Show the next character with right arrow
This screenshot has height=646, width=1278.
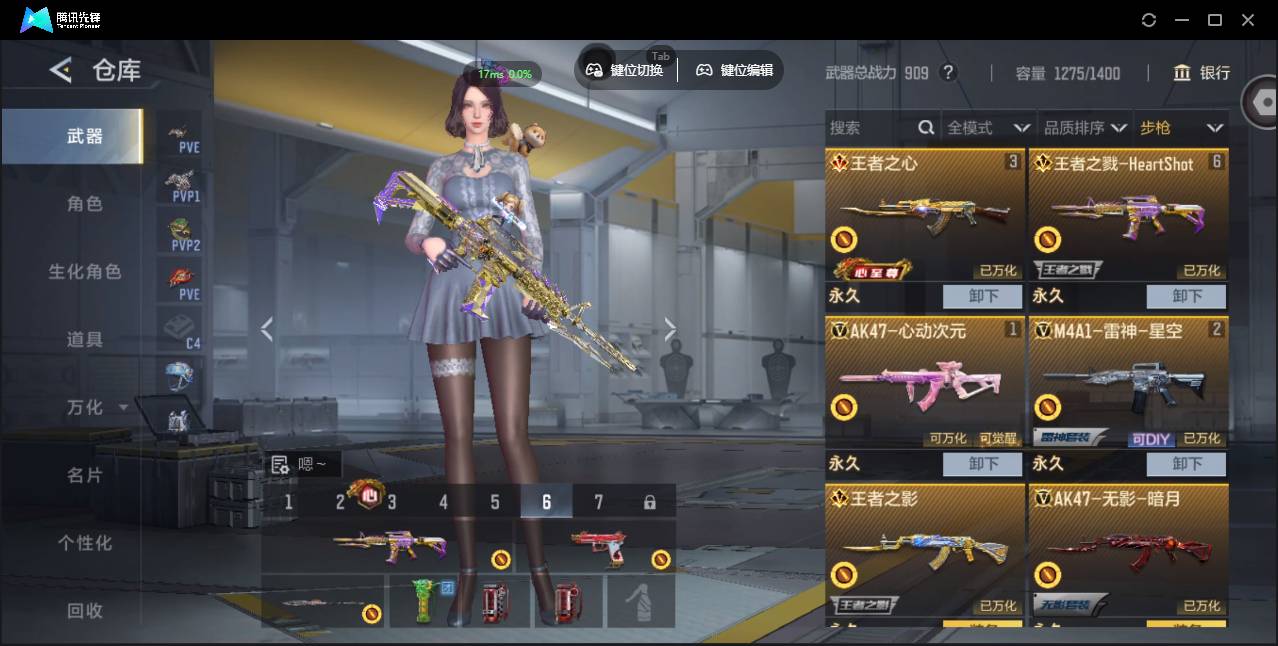click(670, 329)
